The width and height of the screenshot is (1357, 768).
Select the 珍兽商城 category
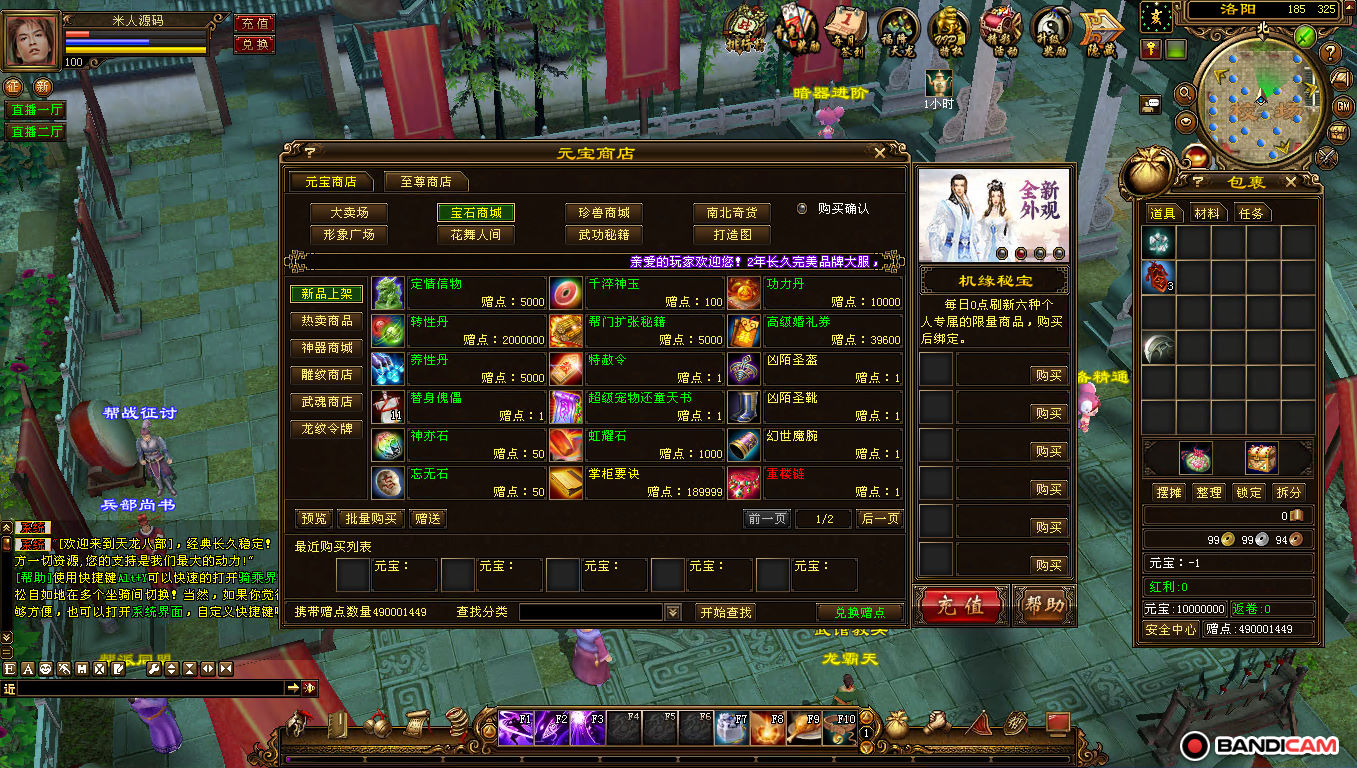pos(603,212)
